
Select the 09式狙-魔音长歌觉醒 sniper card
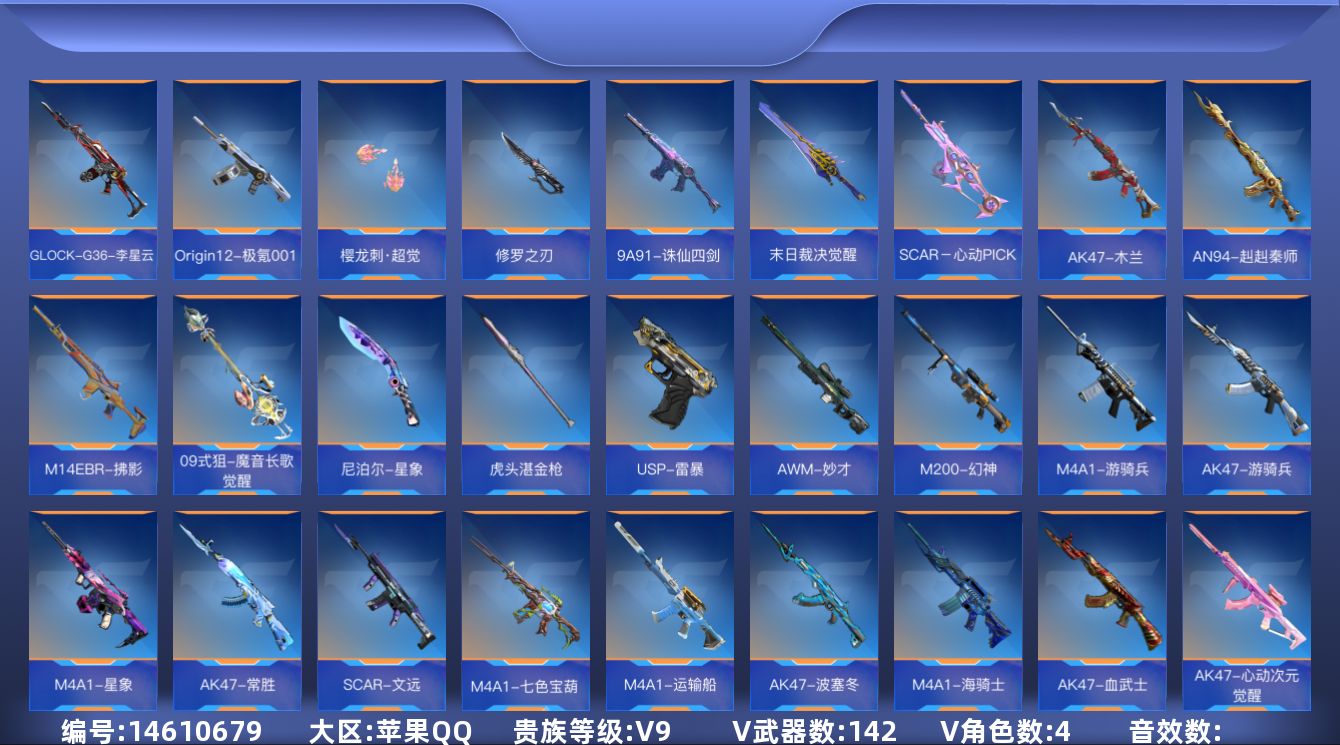click(237, 393)
